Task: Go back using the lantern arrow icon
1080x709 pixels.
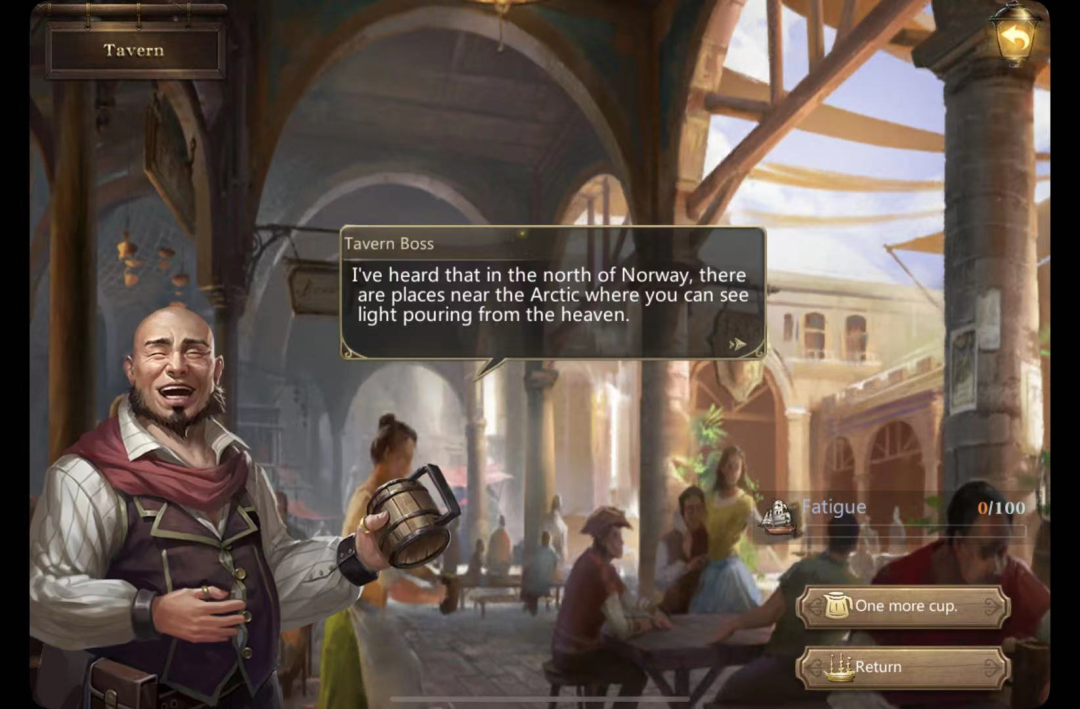Action: (1015, 39)
